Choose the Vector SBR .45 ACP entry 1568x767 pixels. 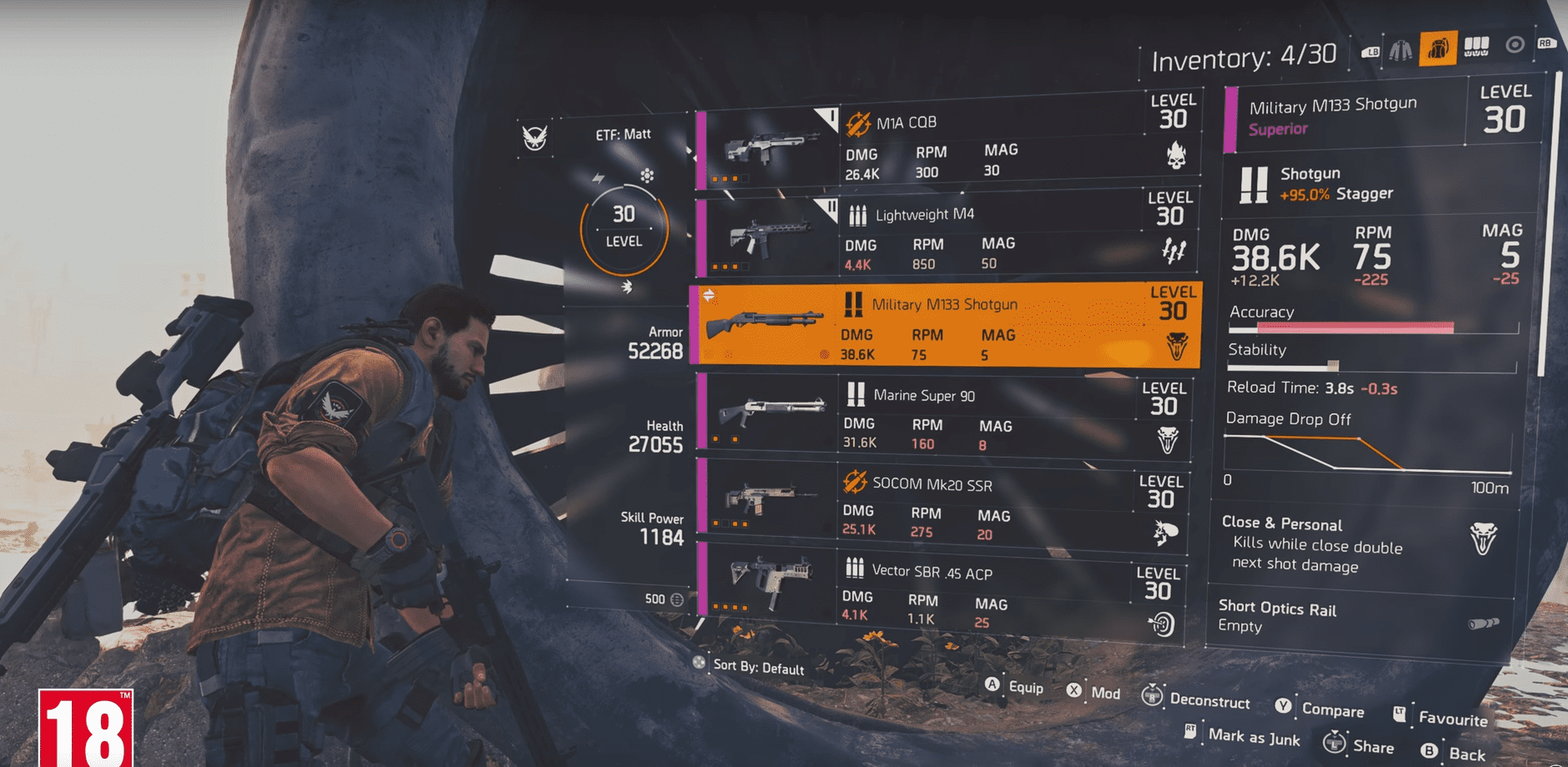pyautogui.click(x=939, y=595)
